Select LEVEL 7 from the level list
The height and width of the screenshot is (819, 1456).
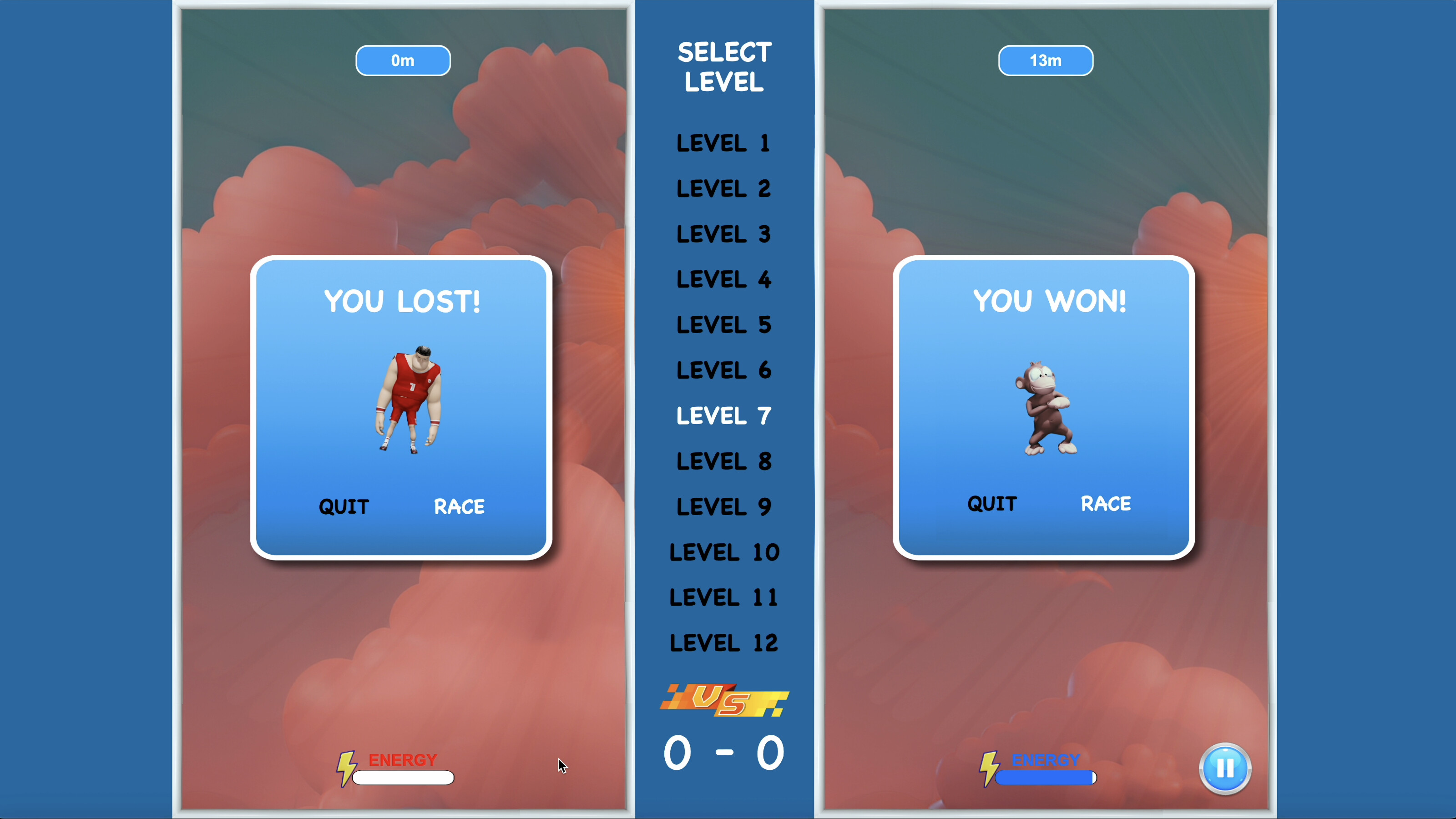click(723, 416)
